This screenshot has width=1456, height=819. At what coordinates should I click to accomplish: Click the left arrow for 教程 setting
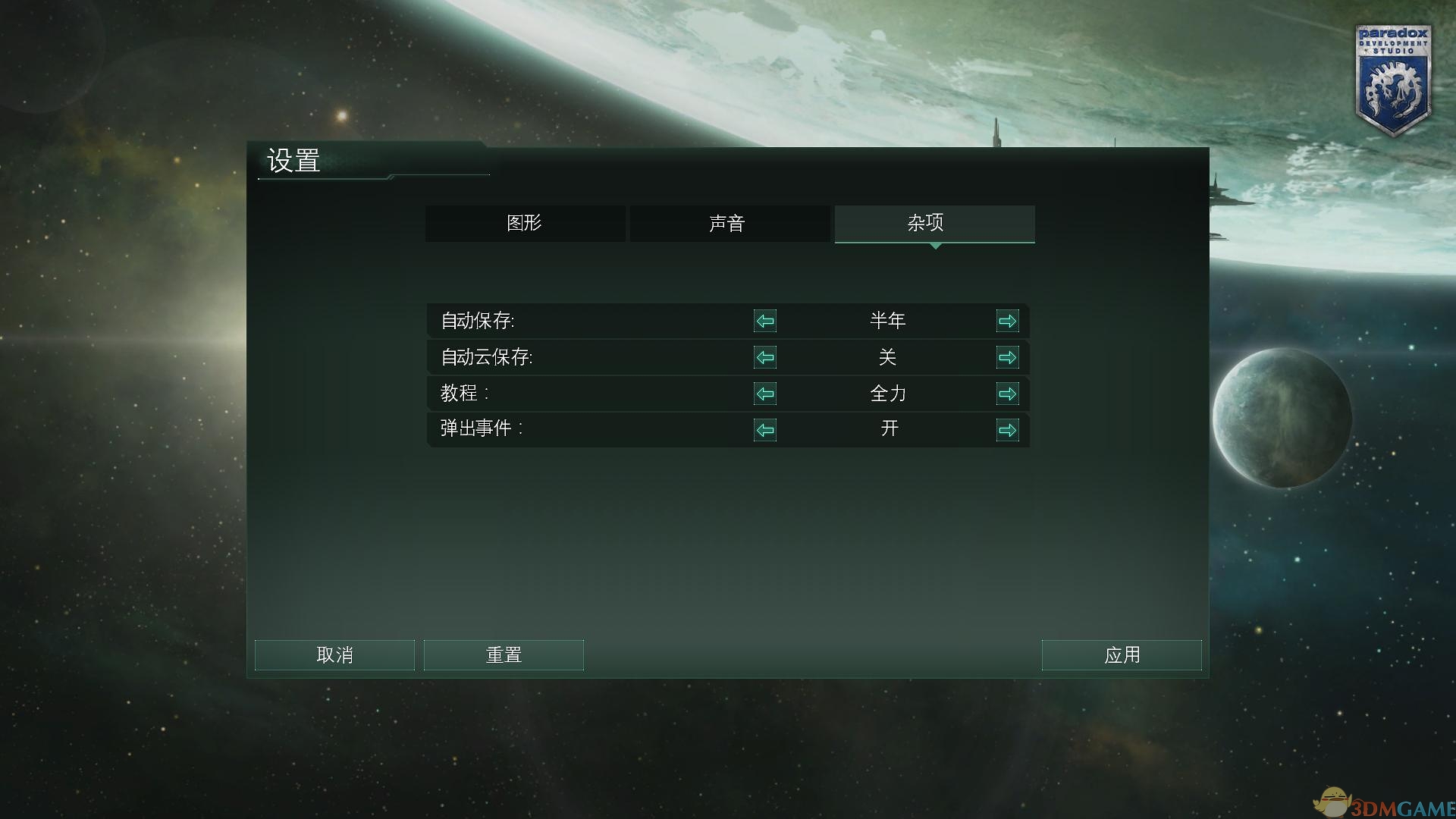765,394
